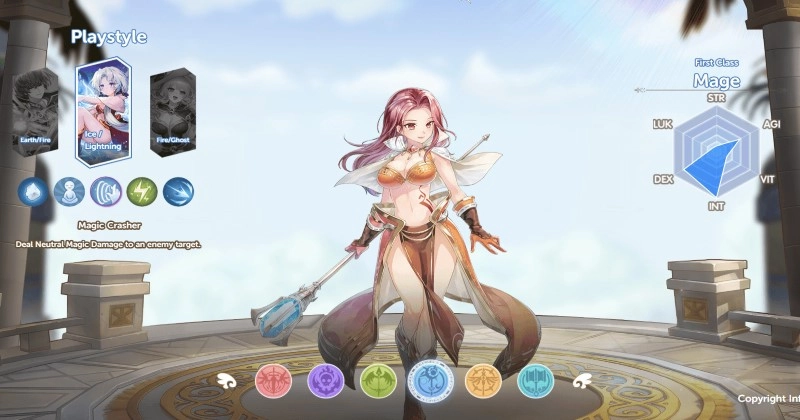This screenshot has width=800, height=420.
Task: Pick the purple skull class emblem
Action: [x=324, y=379]
